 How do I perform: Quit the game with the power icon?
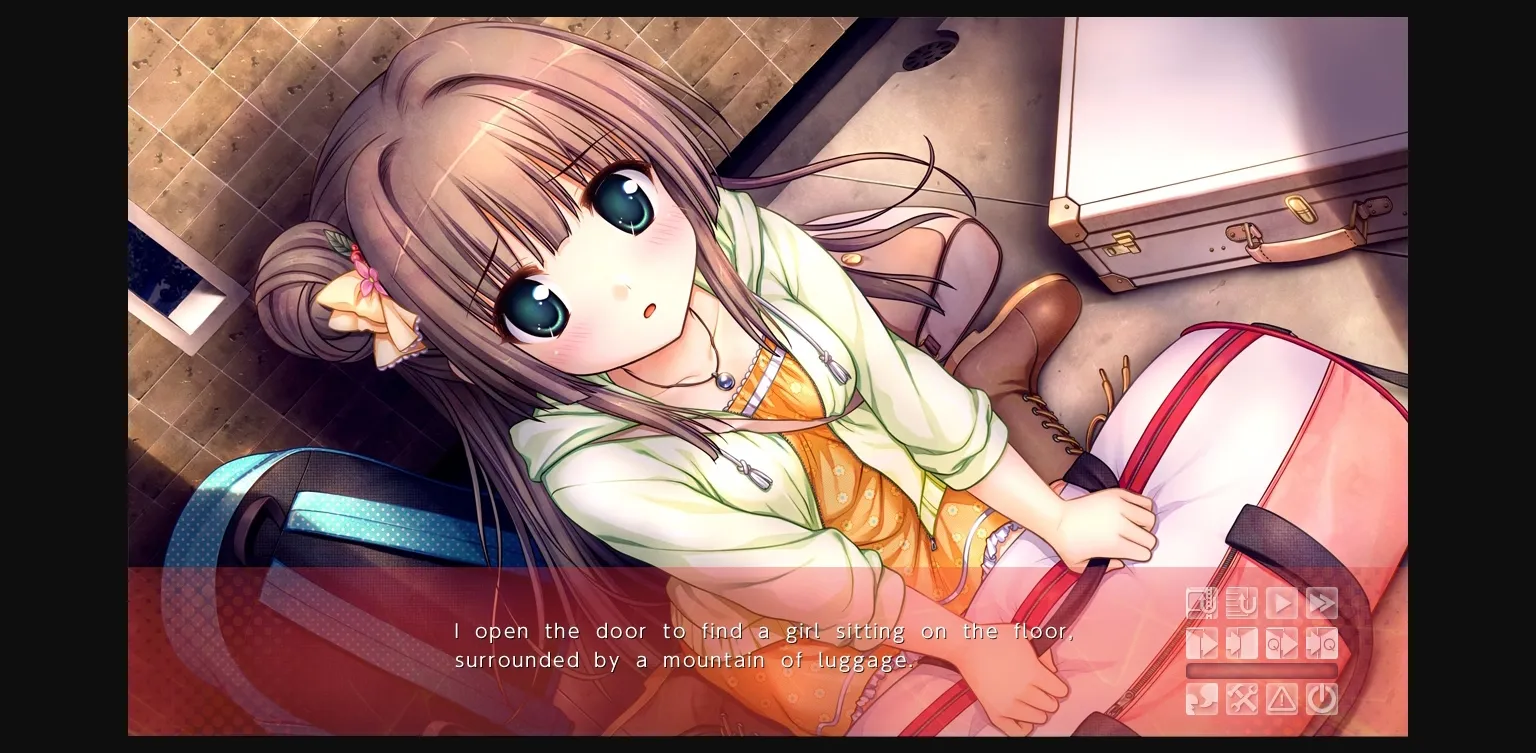pos(1321,698)
